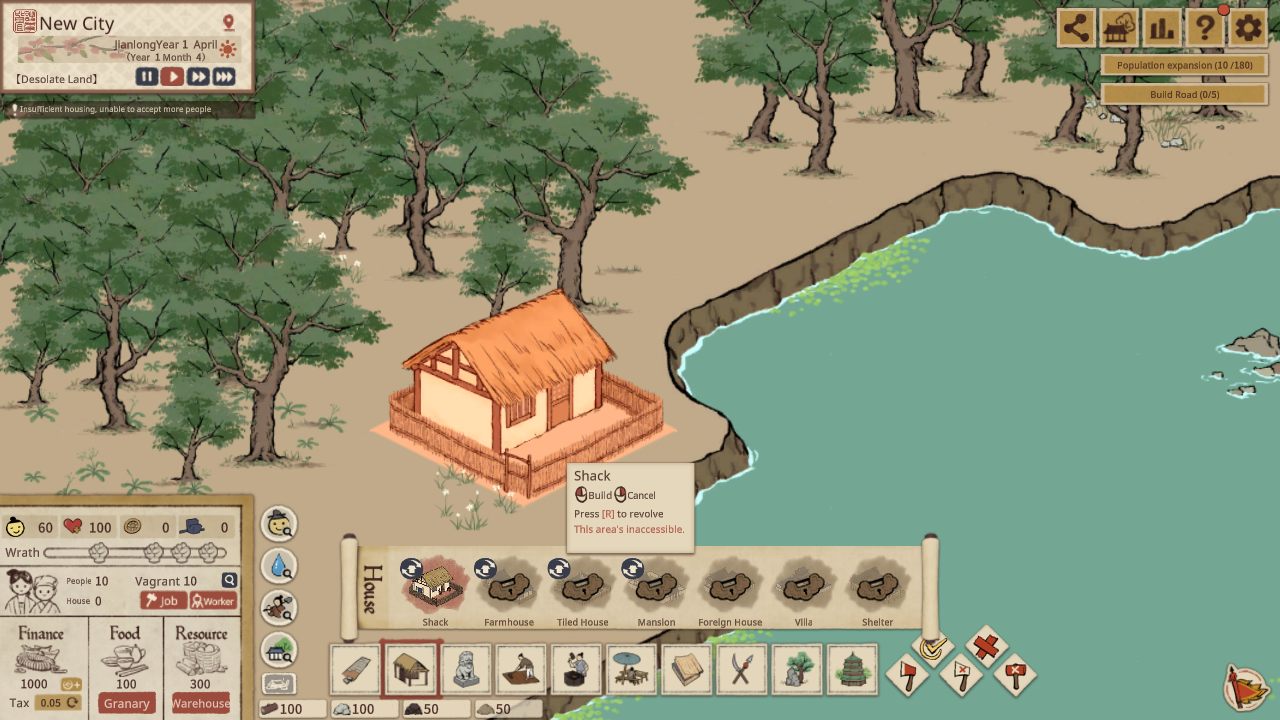Toggle the water droplet overlay view
This screenshot has width=1280, height=720.
point(279,566)
